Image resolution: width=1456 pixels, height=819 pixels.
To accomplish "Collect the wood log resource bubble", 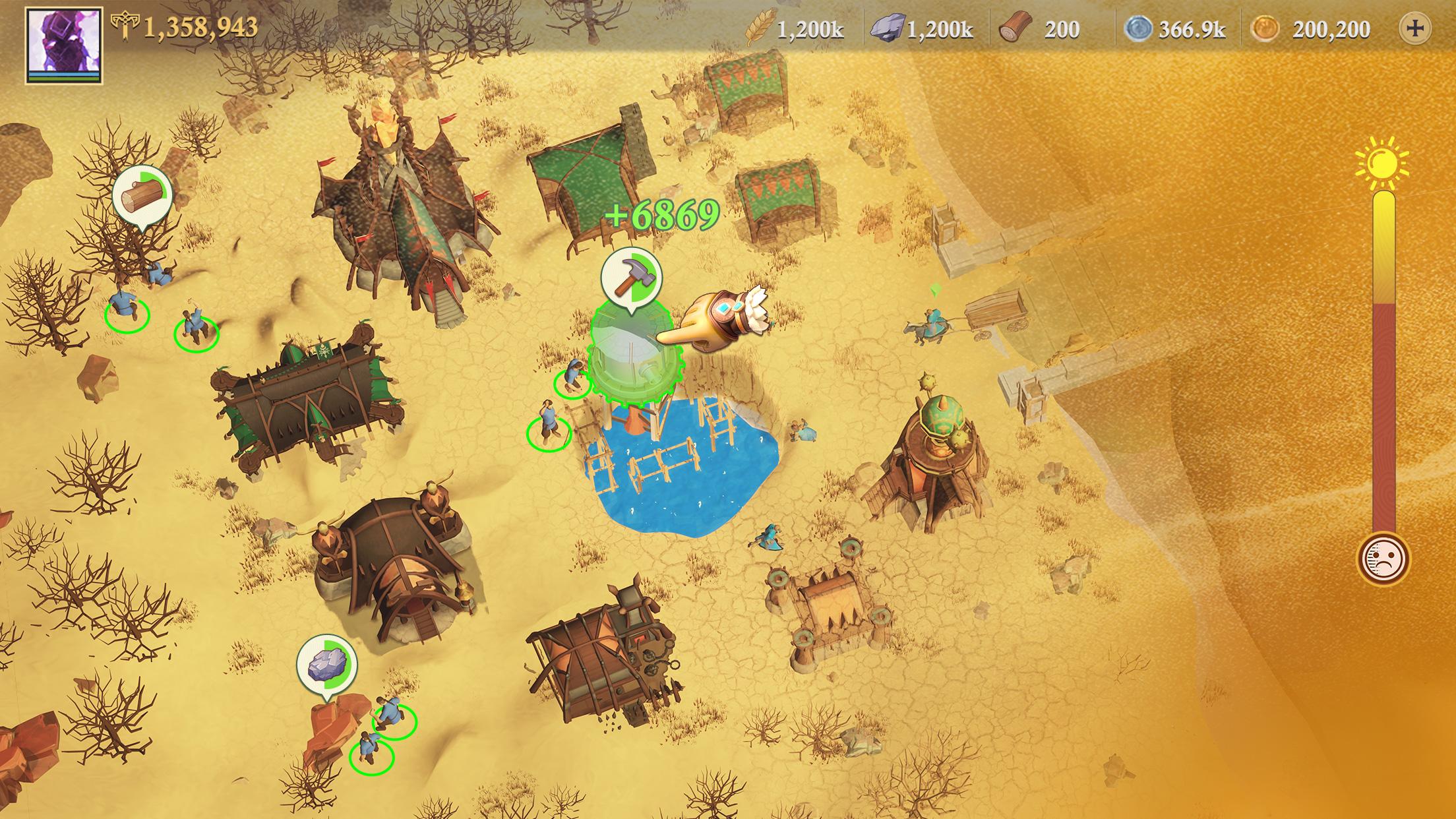I will [142, 195].
